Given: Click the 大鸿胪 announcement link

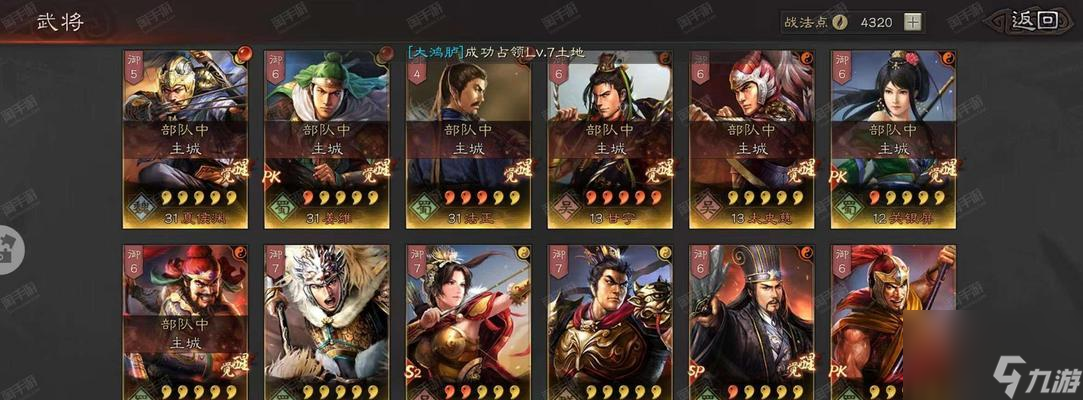Looking at the screenshot, I should click(x=435, y=52).
